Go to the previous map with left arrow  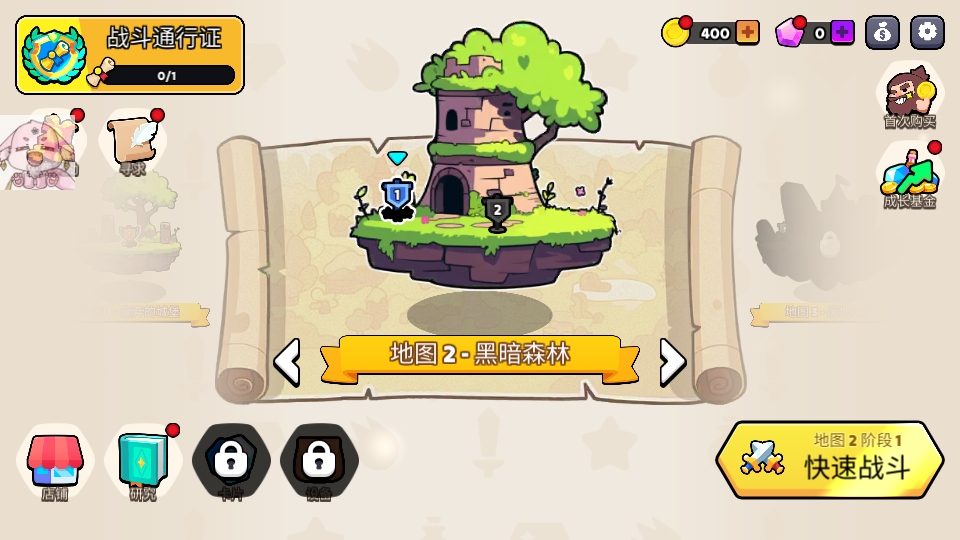click(x=287, y=362)
